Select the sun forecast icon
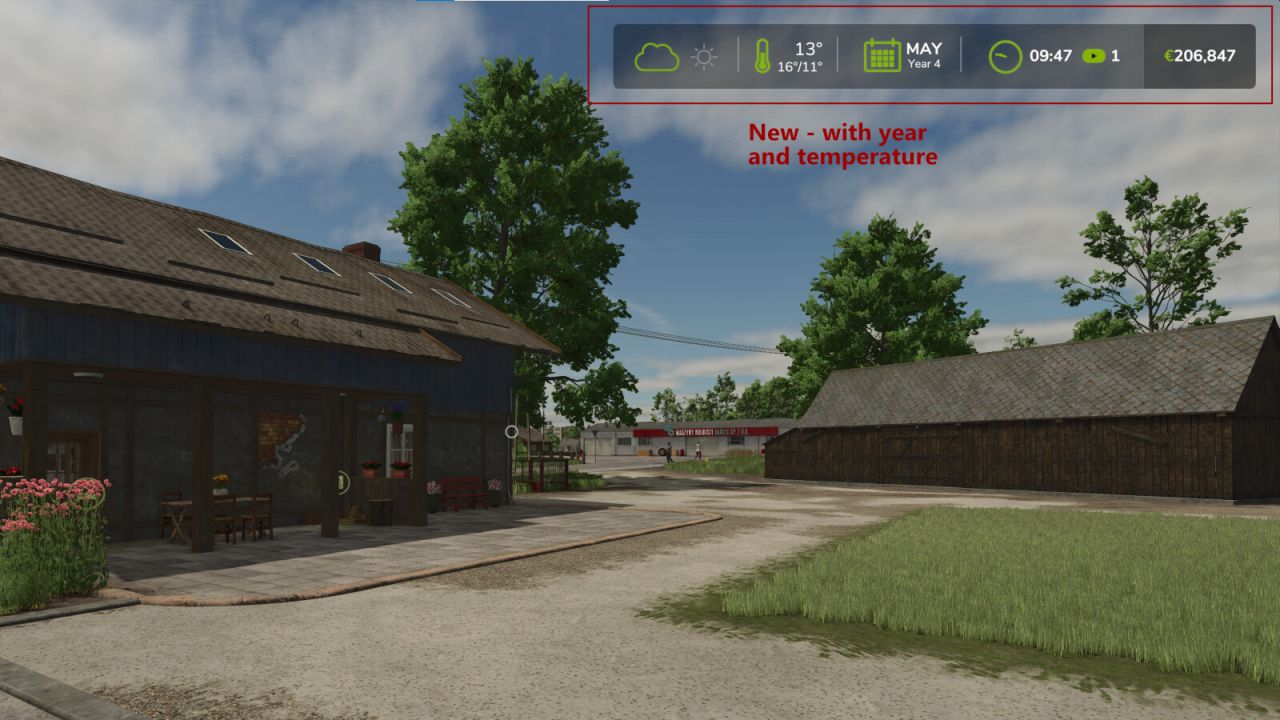This screenshot has height=720, width=1280. click(704, 57)
